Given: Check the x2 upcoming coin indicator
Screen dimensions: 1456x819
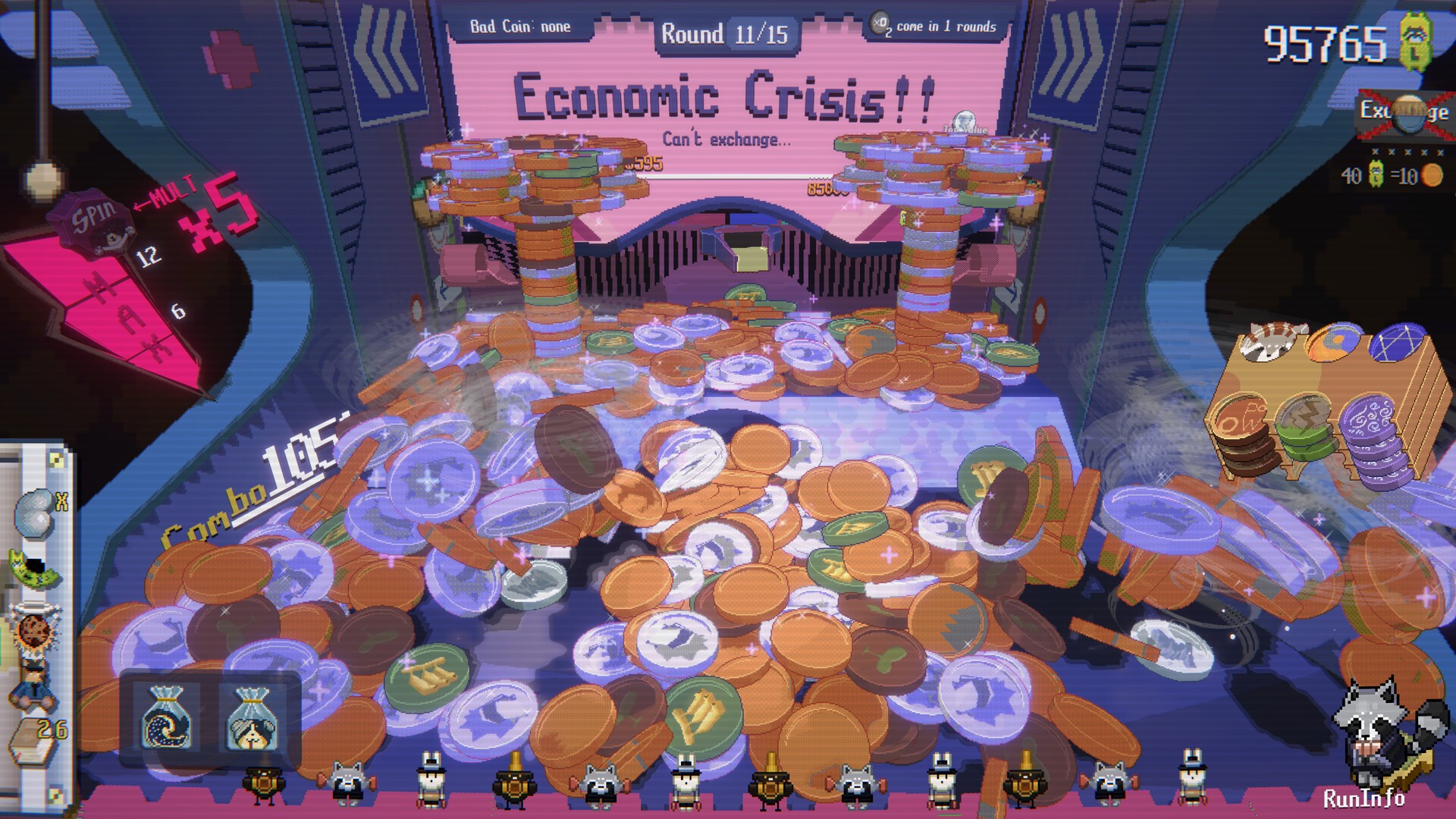Looking at the screenshot, I should (x=880, y=24).
